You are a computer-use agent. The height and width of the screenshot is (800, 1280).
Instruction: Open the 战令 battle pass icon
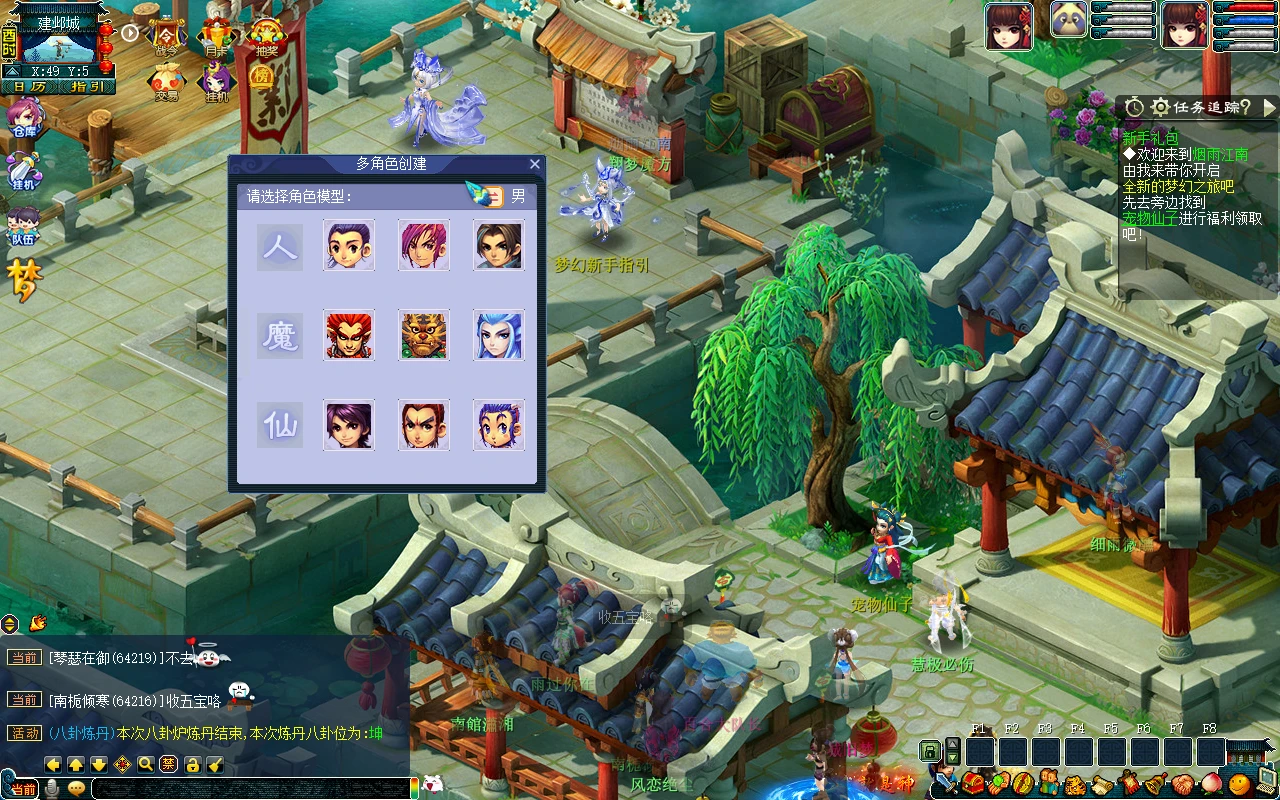[x=166, y=36]
